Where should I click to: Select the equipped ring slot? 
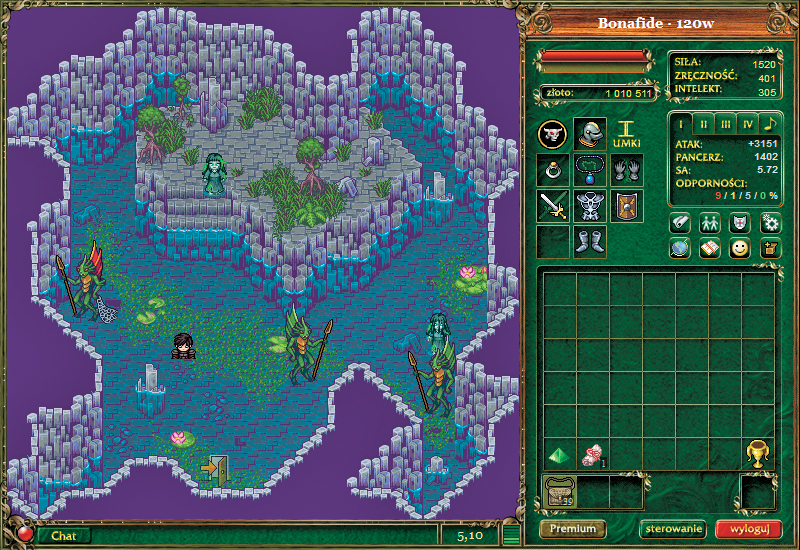[552, 170]
